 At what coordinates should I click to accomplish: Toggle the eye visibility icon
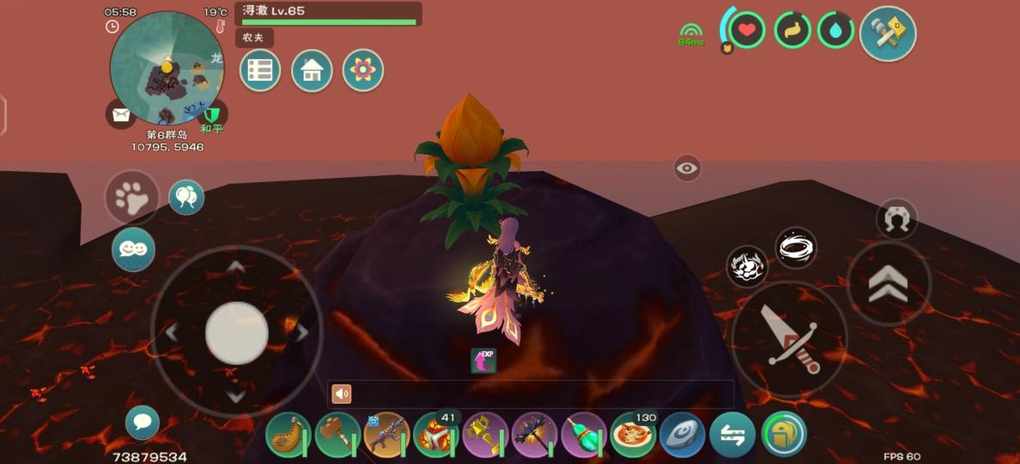click(x=687, y=168)
